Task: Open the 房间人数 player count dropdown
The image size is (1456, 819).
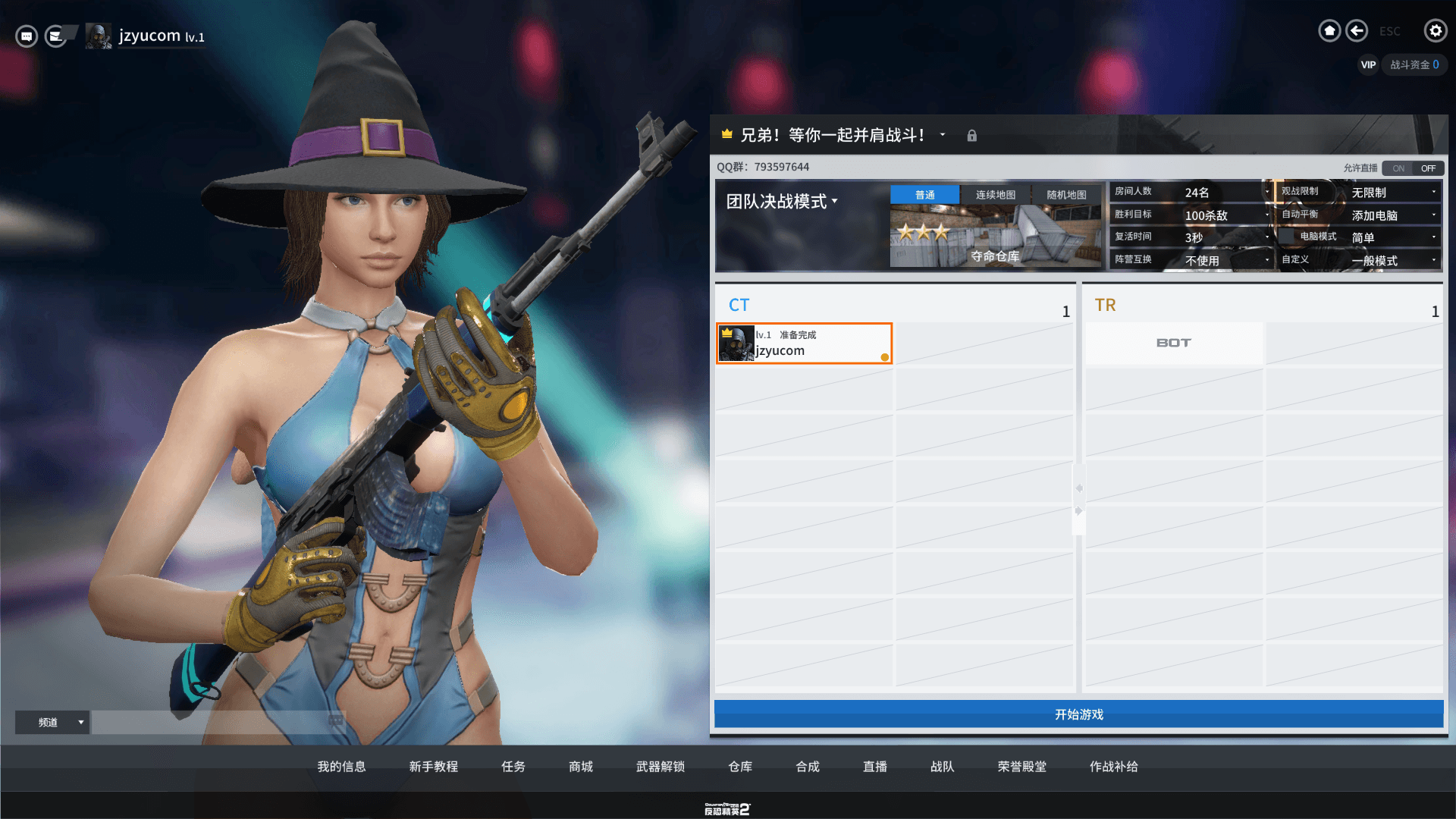Action: [1266, 192]
